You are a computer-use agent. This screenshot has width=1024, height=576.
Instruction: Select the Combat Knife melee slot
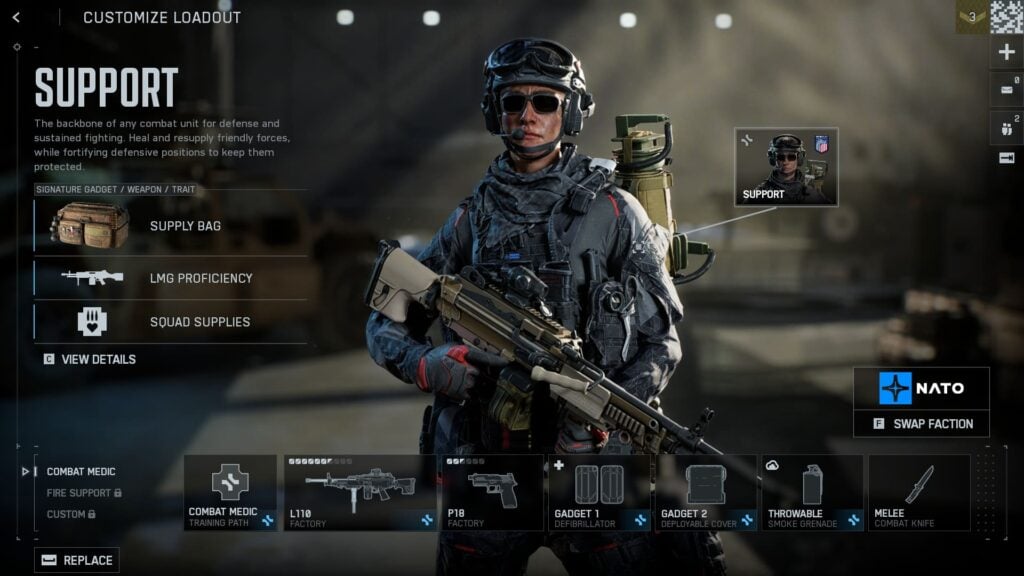[x=918, y=492]
